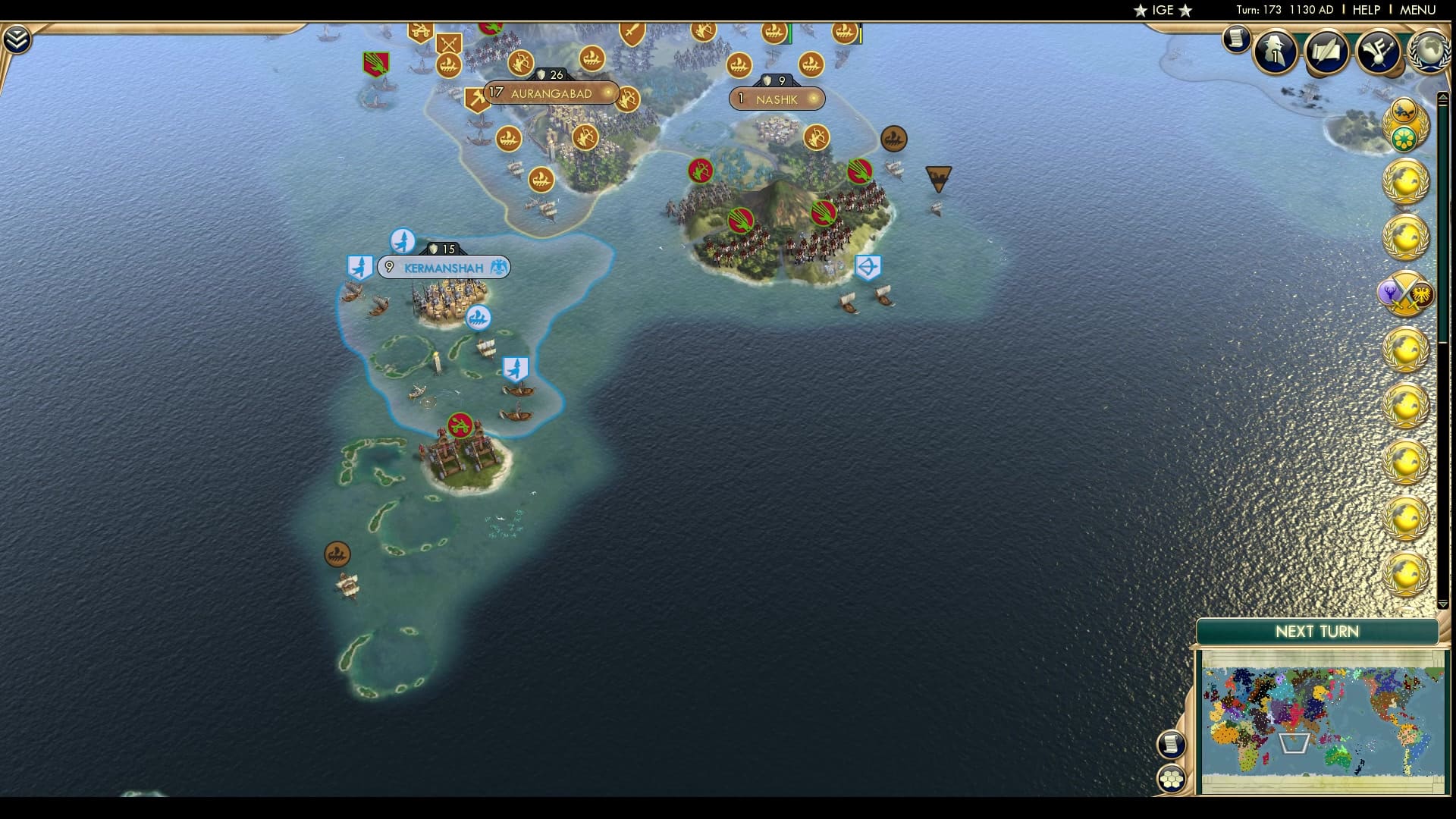Select the embarked unit flag below Kermanshah
The height and width of the screenshot is (819, 1456).
pos(516,369)
